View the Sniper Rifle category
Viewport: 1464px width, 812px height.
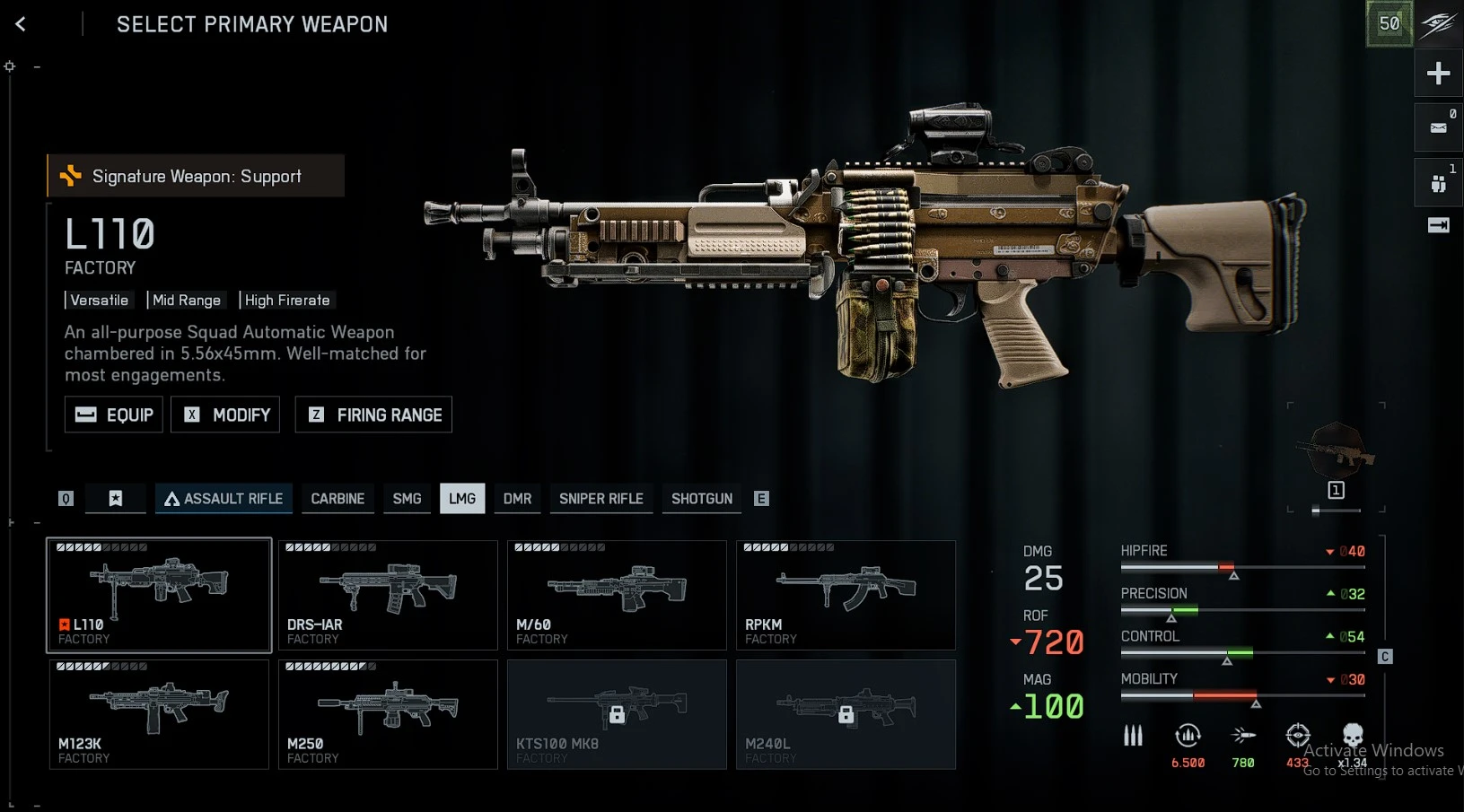[x=601, y=499]
